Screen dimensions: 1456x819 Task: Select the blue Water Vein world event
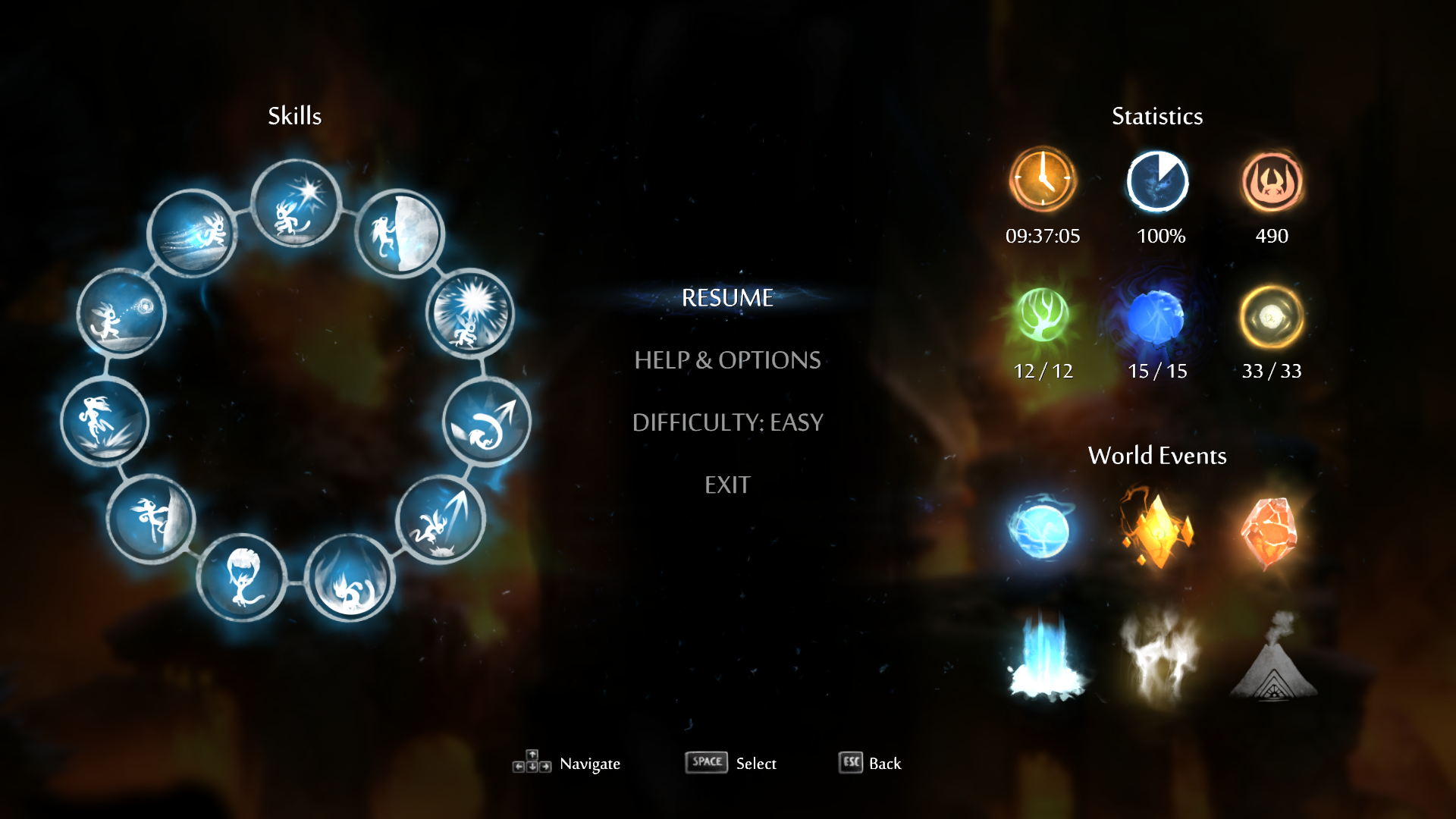1040,529
